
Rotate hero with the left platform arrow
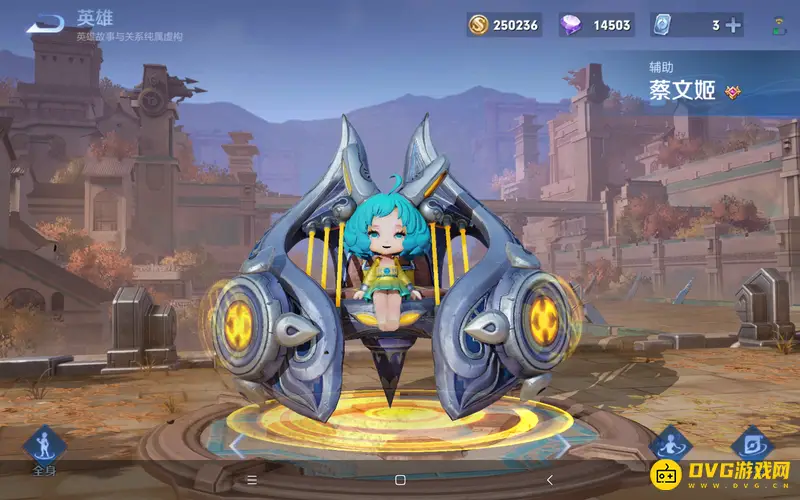(x=236, y=443)
